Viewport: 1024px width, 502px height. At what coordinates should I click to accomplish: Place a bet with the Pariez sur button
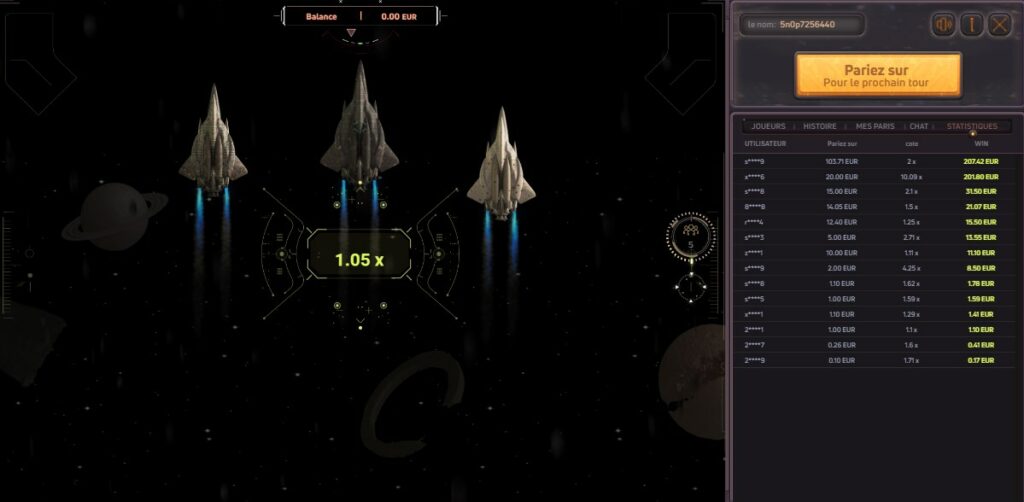pos(878,75)
